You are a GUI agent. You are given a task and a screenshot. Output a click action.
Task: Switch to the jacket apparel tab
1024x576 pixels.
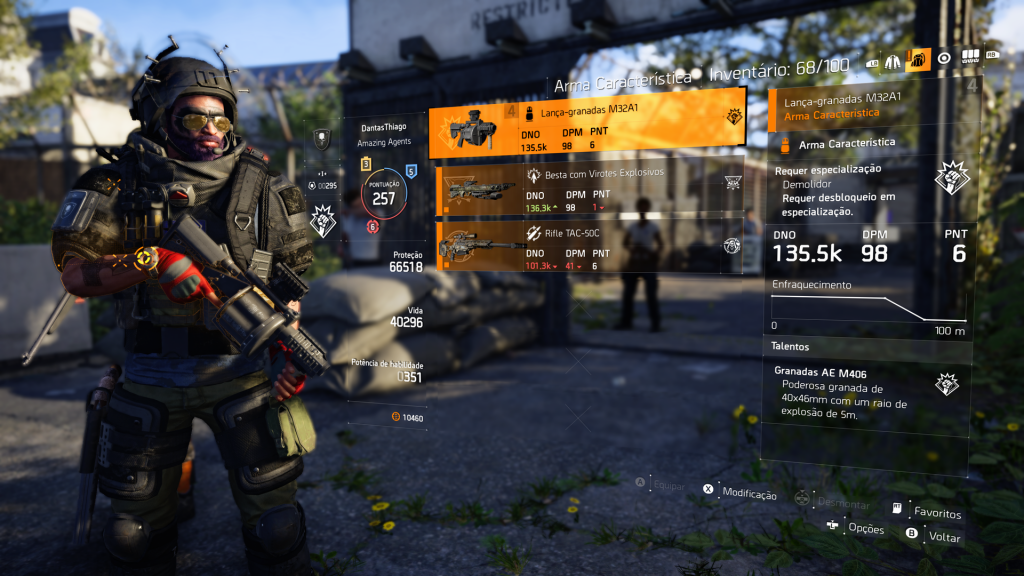892,60
